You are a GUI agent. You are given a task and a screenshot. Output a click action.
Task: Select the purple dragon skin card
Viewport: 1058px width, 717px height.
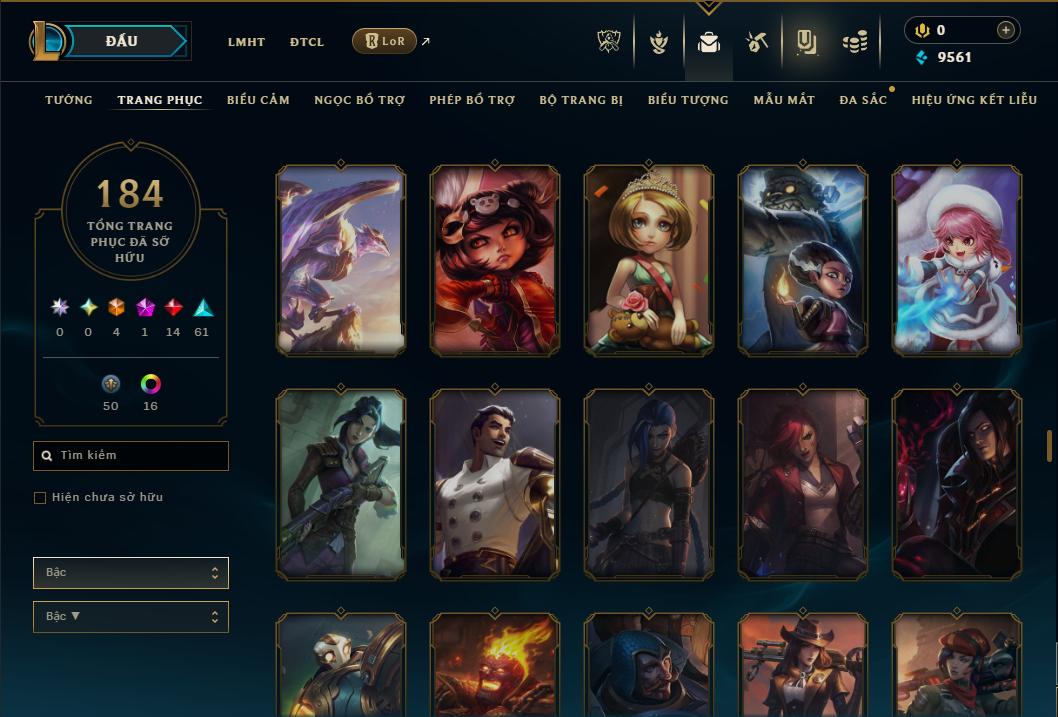(341, 260)
